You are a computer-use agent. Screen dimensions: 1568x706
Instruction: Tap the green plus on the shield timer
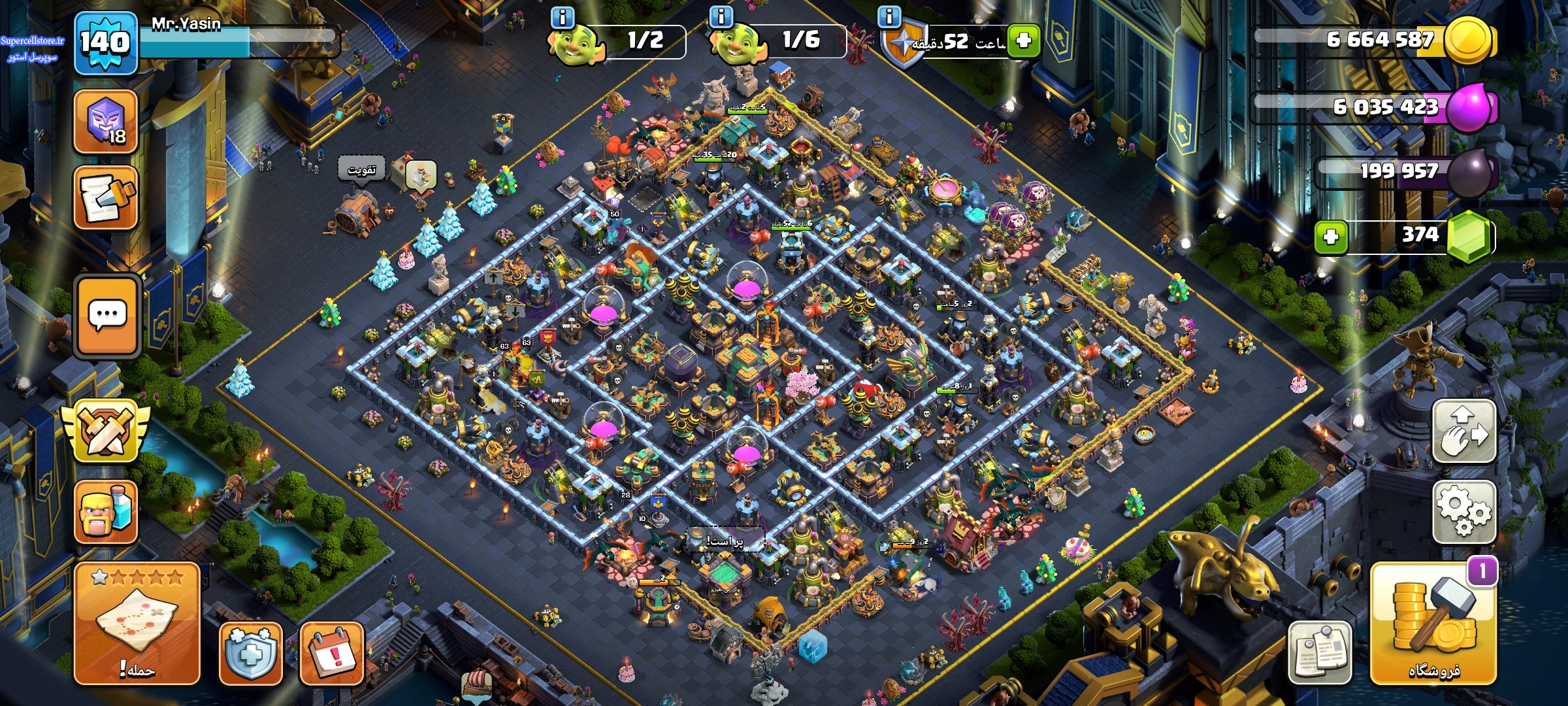pyautogui.click(x=1023, y=41)
